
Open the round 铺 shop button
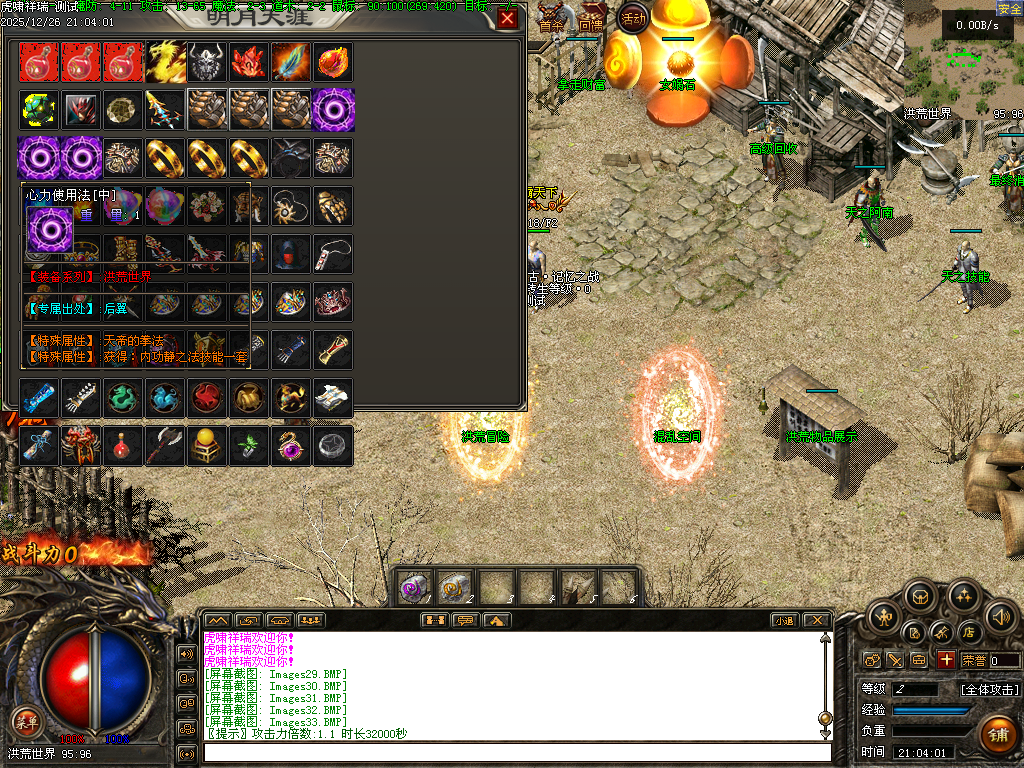point(996,735)
